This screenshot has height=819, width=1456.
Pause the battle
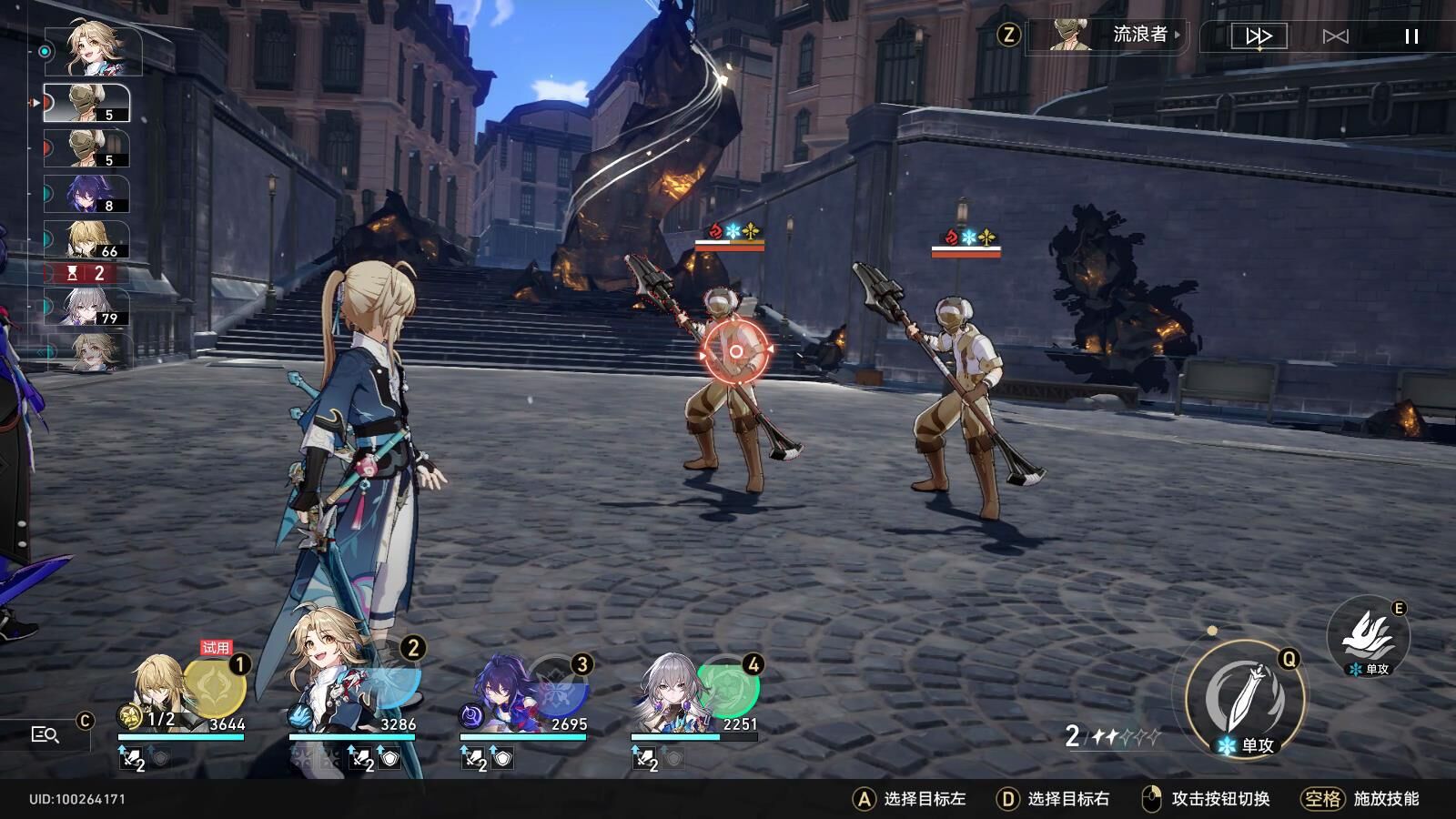point(1411,36)
